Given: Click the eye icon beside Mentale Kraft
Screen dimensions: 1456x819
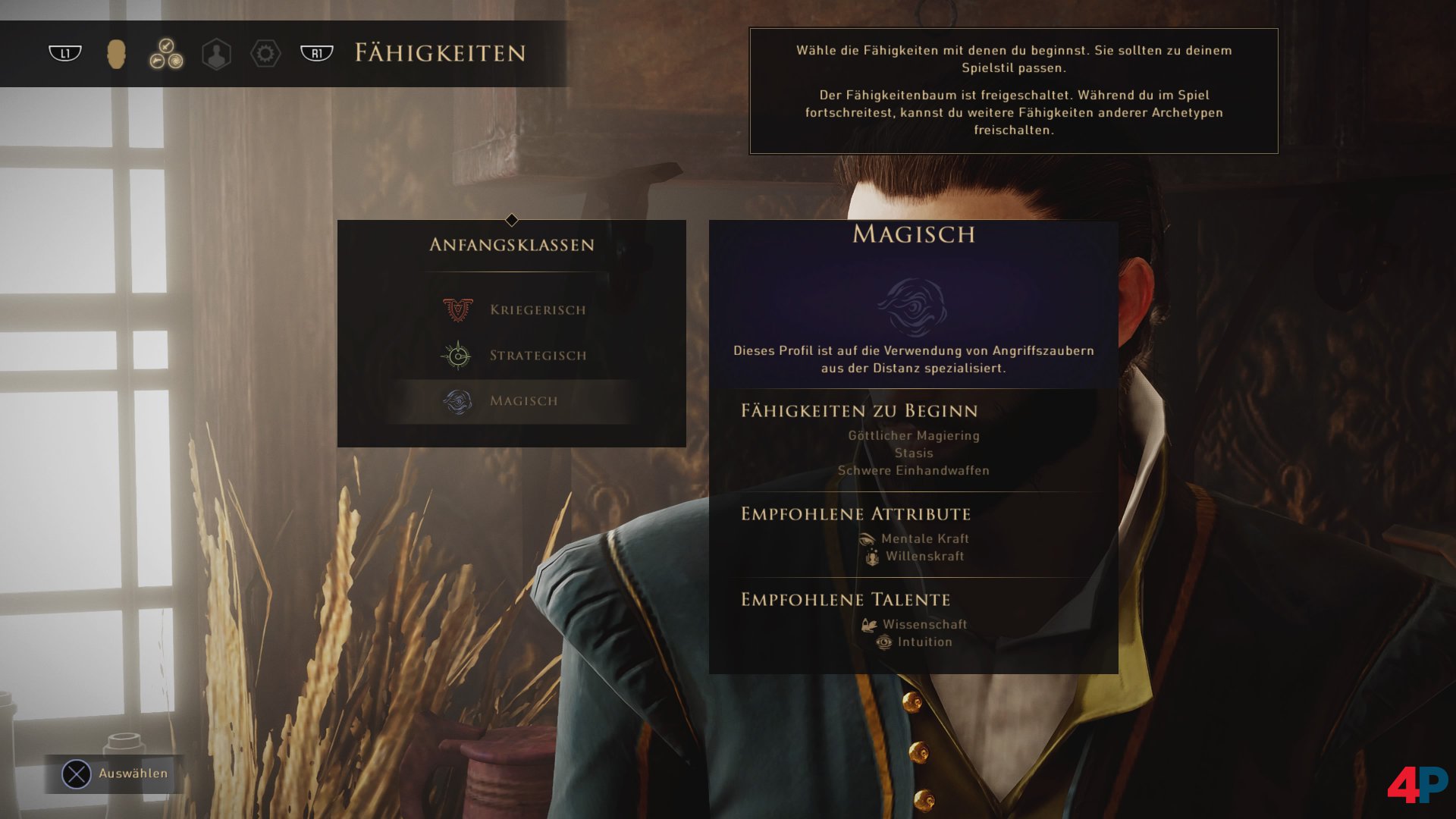Looking at the screenshot, I should pyautogui.click(x=867, y=538).
